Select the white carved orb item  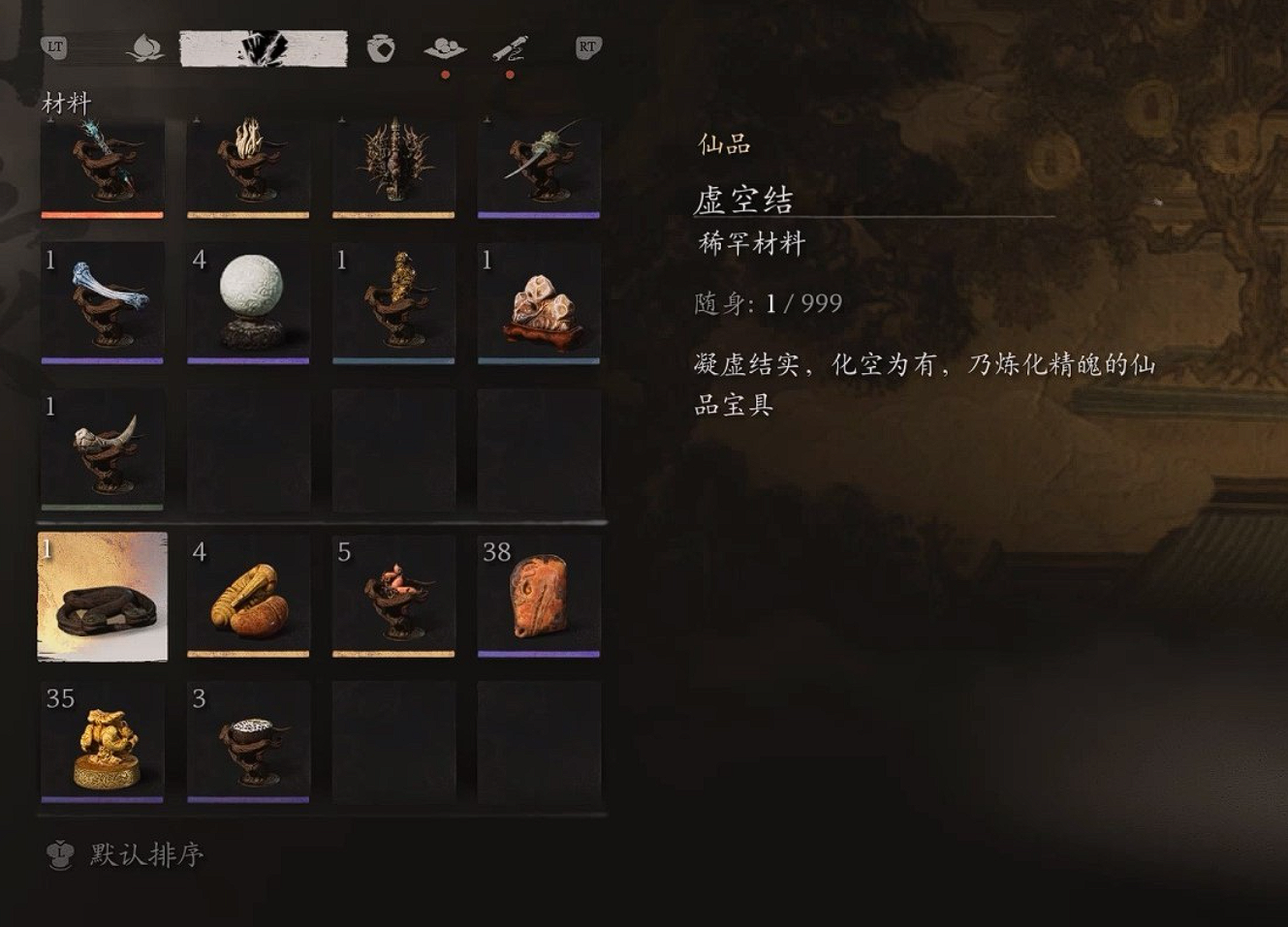(x=248, y=302)
